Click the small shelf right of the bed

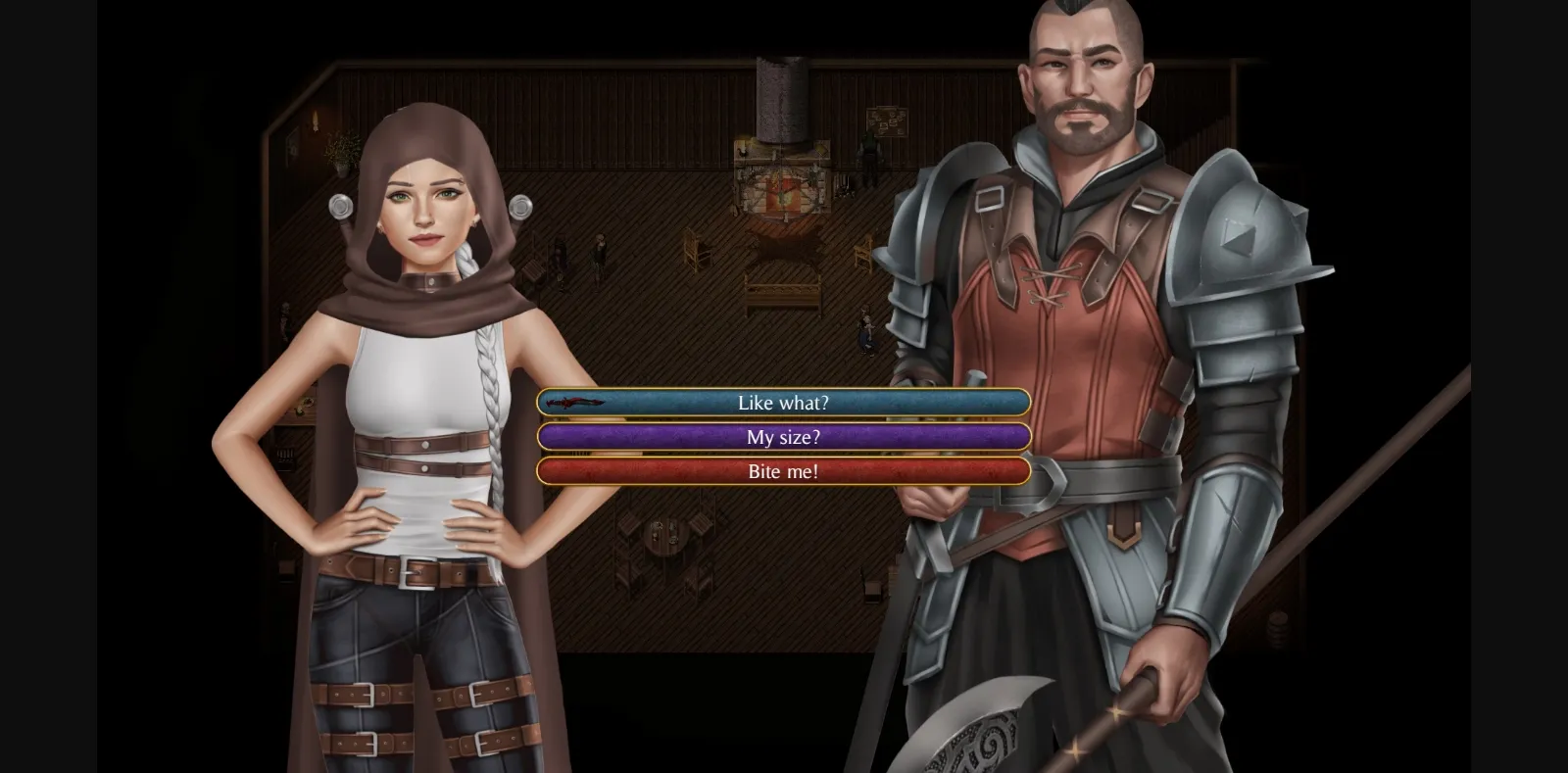tap(862, 253)
